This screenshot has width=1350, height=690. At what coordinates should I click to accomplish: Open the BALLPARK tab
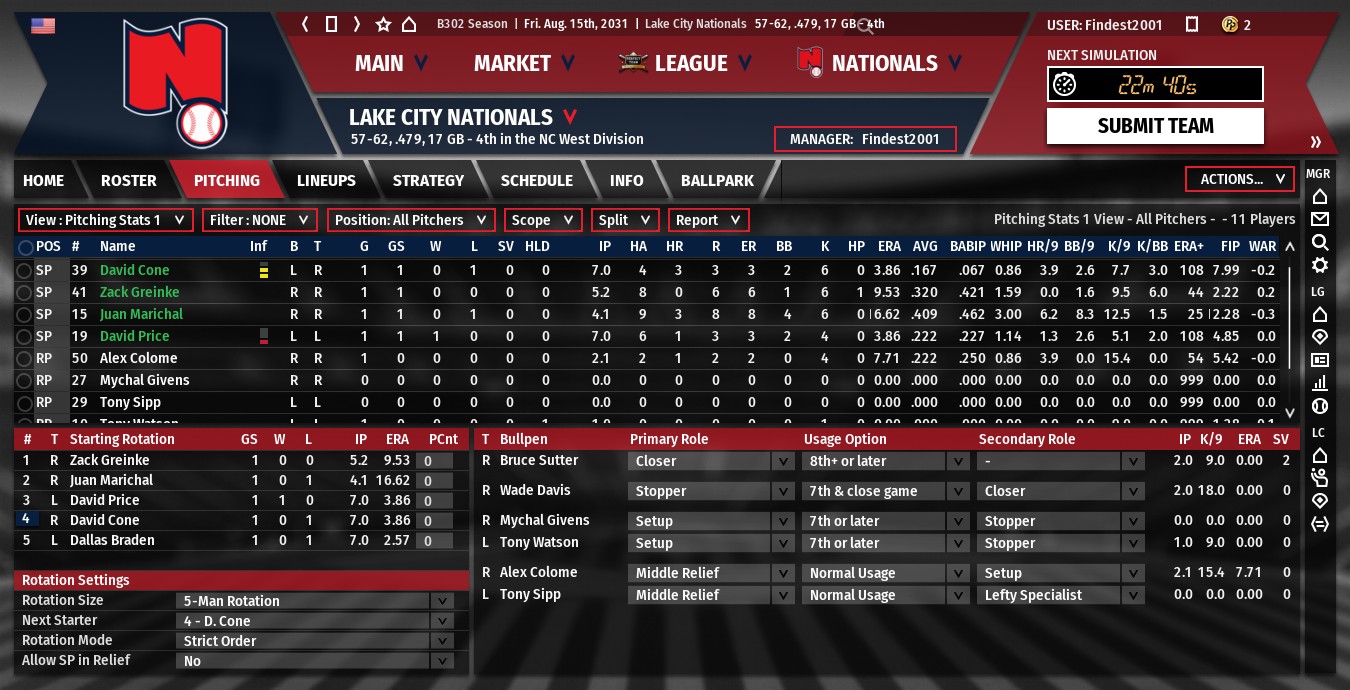[717, 181]
